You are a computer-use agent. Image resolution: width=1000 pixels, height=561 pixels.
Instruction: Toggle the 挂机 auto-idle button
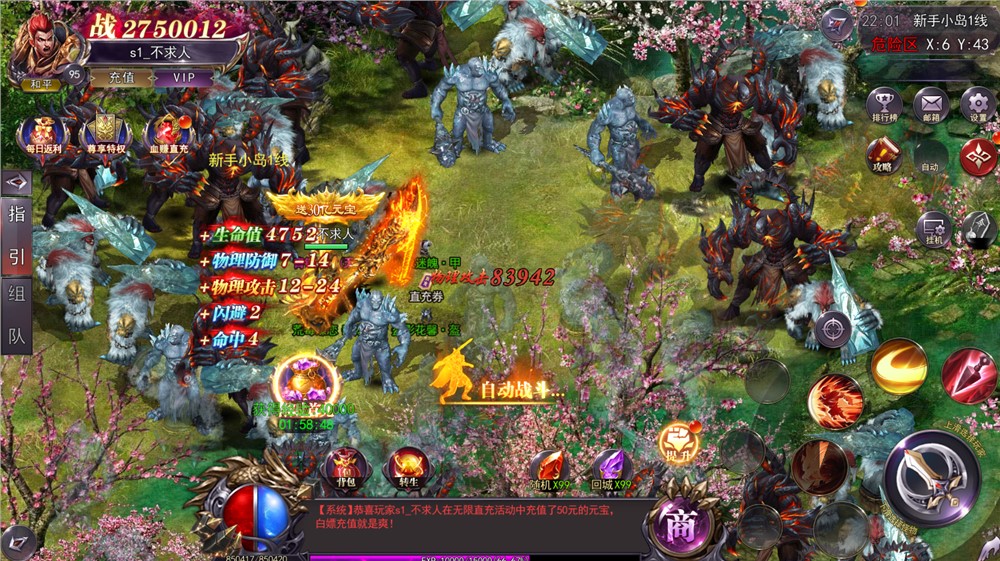coord(933,231)
